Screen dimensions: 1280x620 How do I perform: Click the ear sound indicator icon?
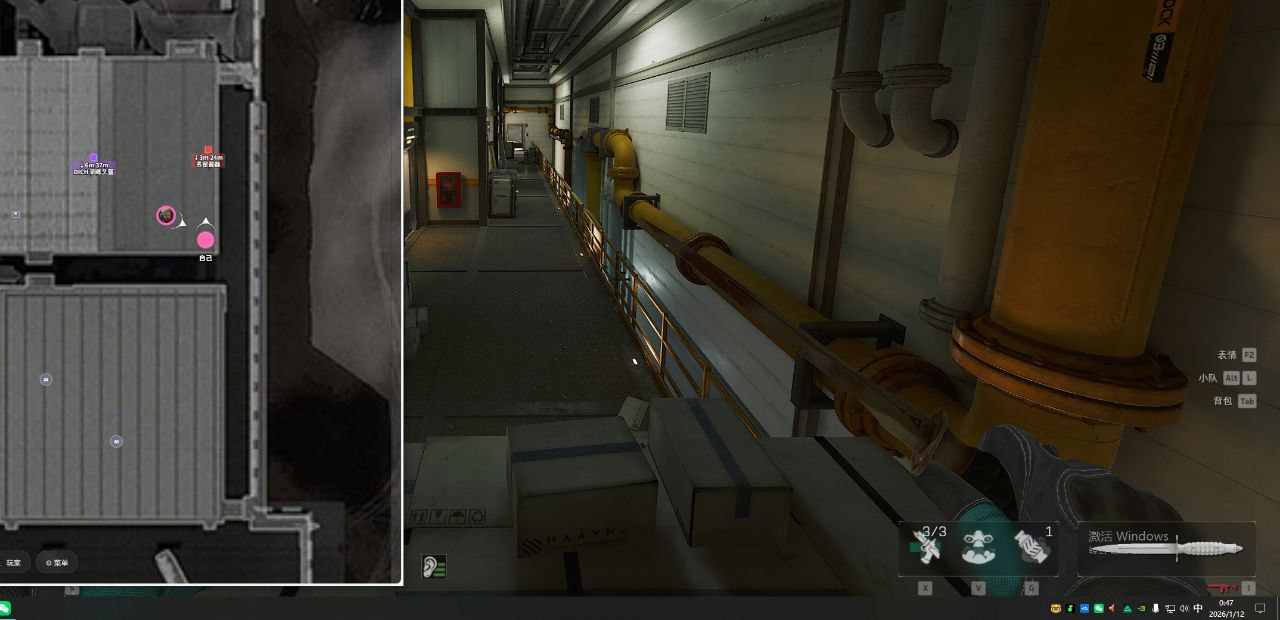[x=434, y=567]
